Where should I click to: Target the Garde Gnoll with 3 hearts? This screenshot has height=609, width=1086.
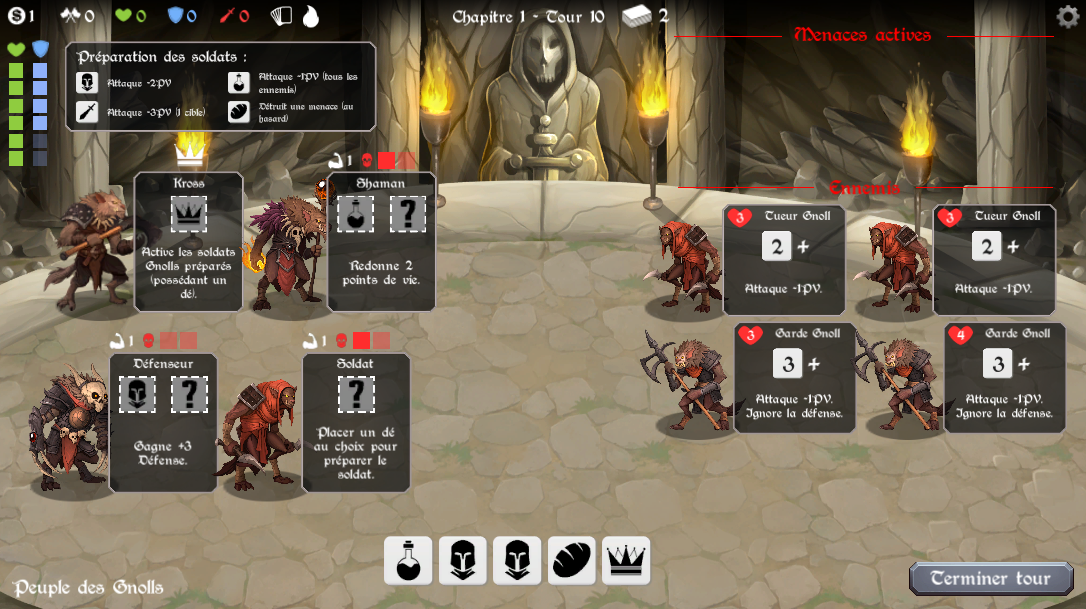click(794, 376)
